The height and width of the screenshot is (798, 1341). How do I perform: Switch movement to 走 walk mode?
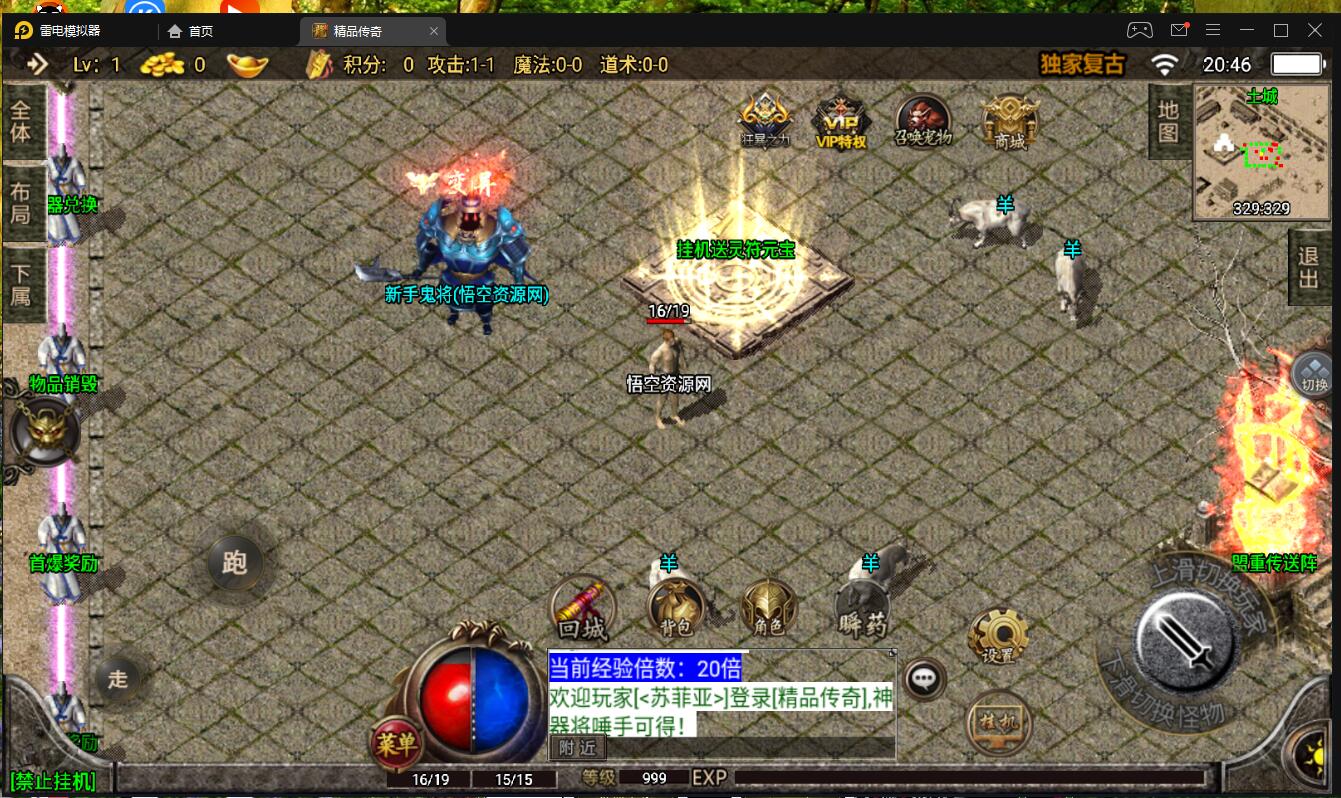119,678
